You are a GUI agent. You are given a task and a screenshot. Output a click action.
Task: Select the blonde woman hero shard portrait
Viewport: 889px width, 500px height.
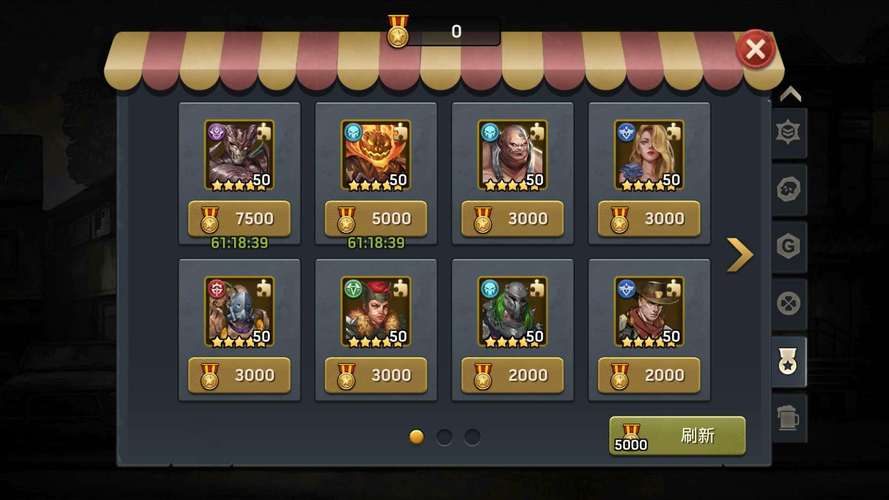648,155
